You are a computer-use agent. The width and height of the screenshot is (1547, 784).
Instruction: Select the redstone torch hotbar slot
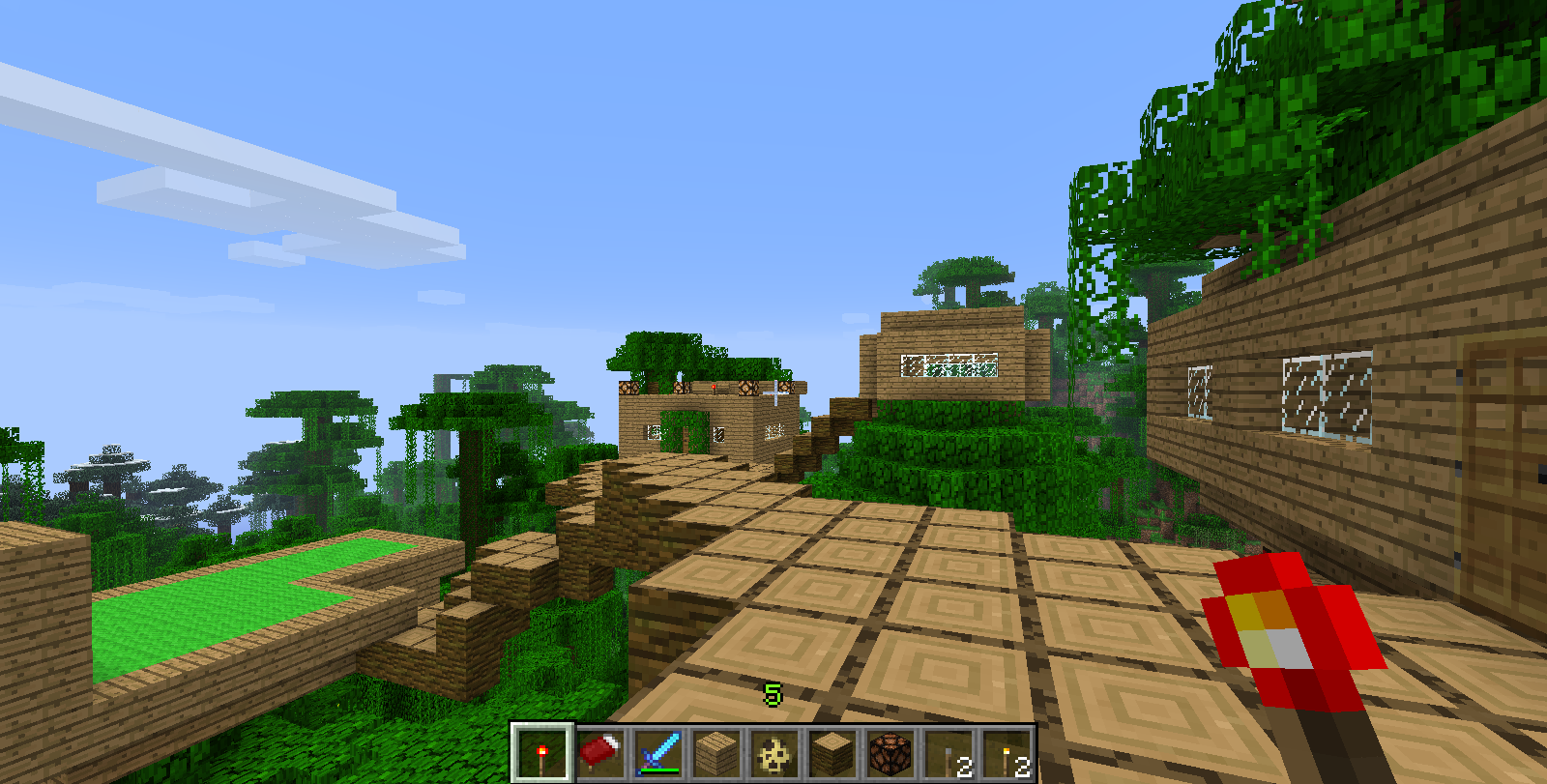(x=541, y=753)
